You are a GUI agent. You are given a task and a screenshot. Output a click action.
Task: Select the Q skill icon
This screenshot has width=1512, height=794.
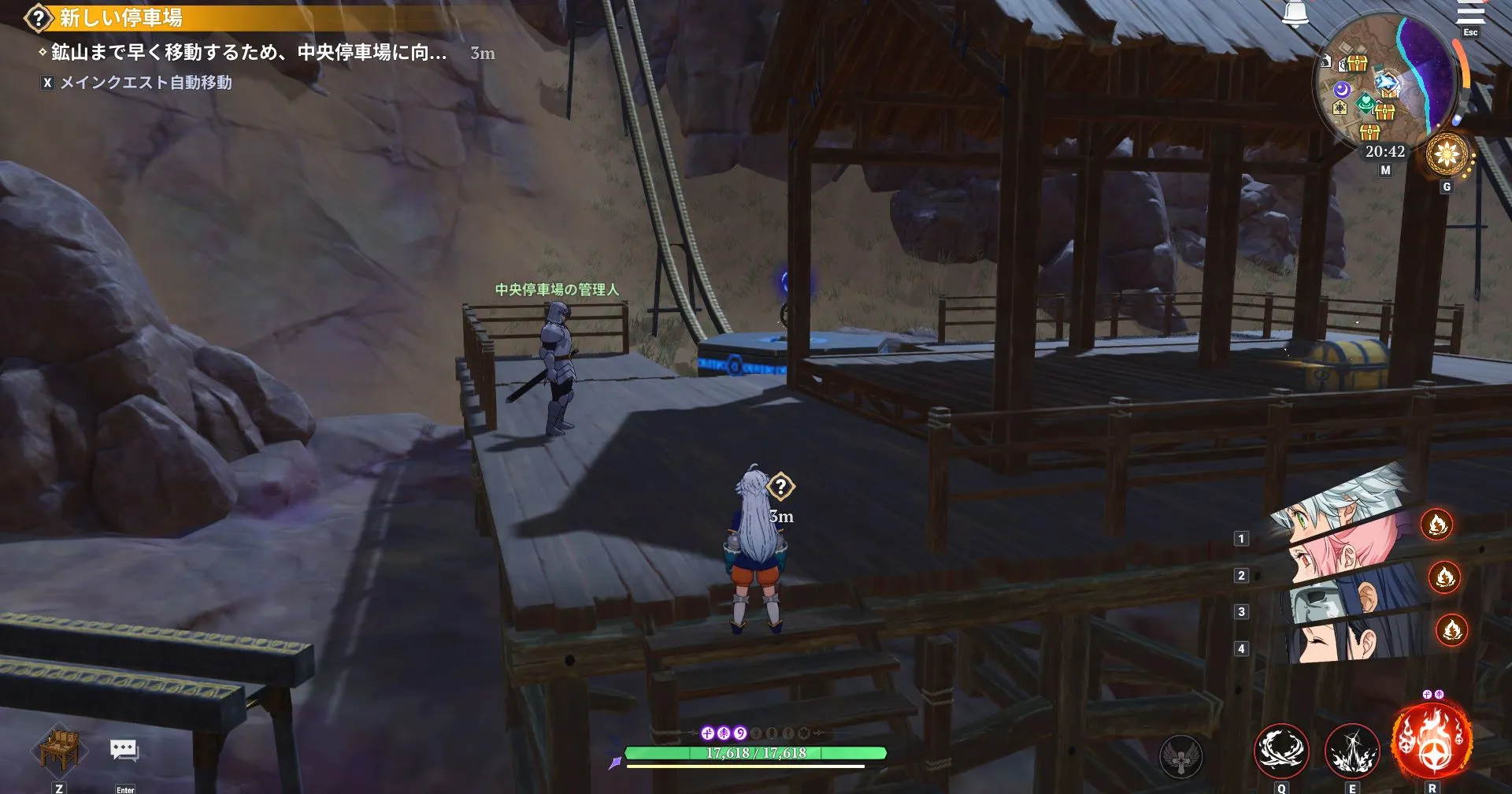pos(1281,751)
